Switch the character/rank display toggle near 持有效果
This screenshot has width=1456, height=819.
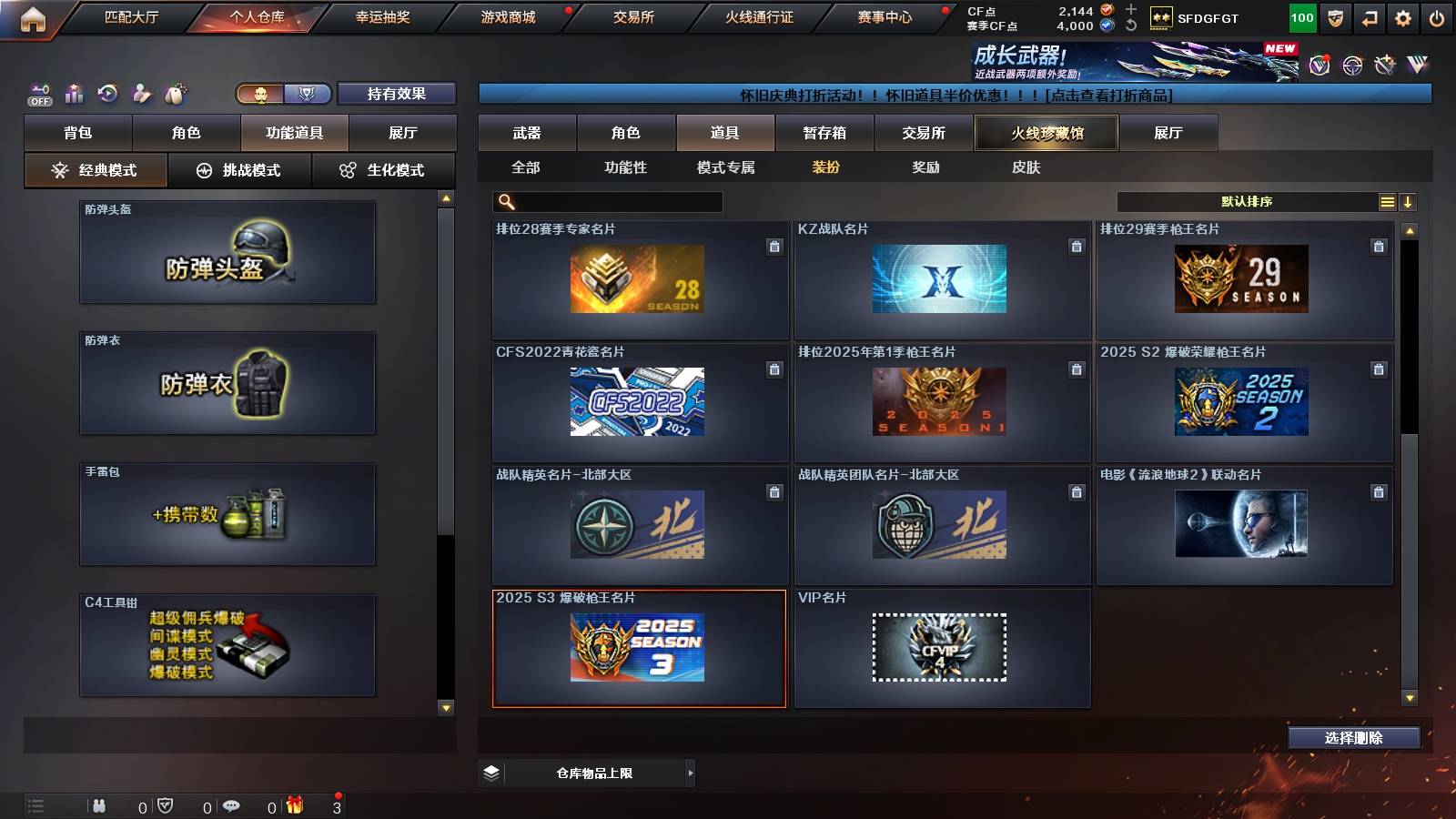coord(308,93)
